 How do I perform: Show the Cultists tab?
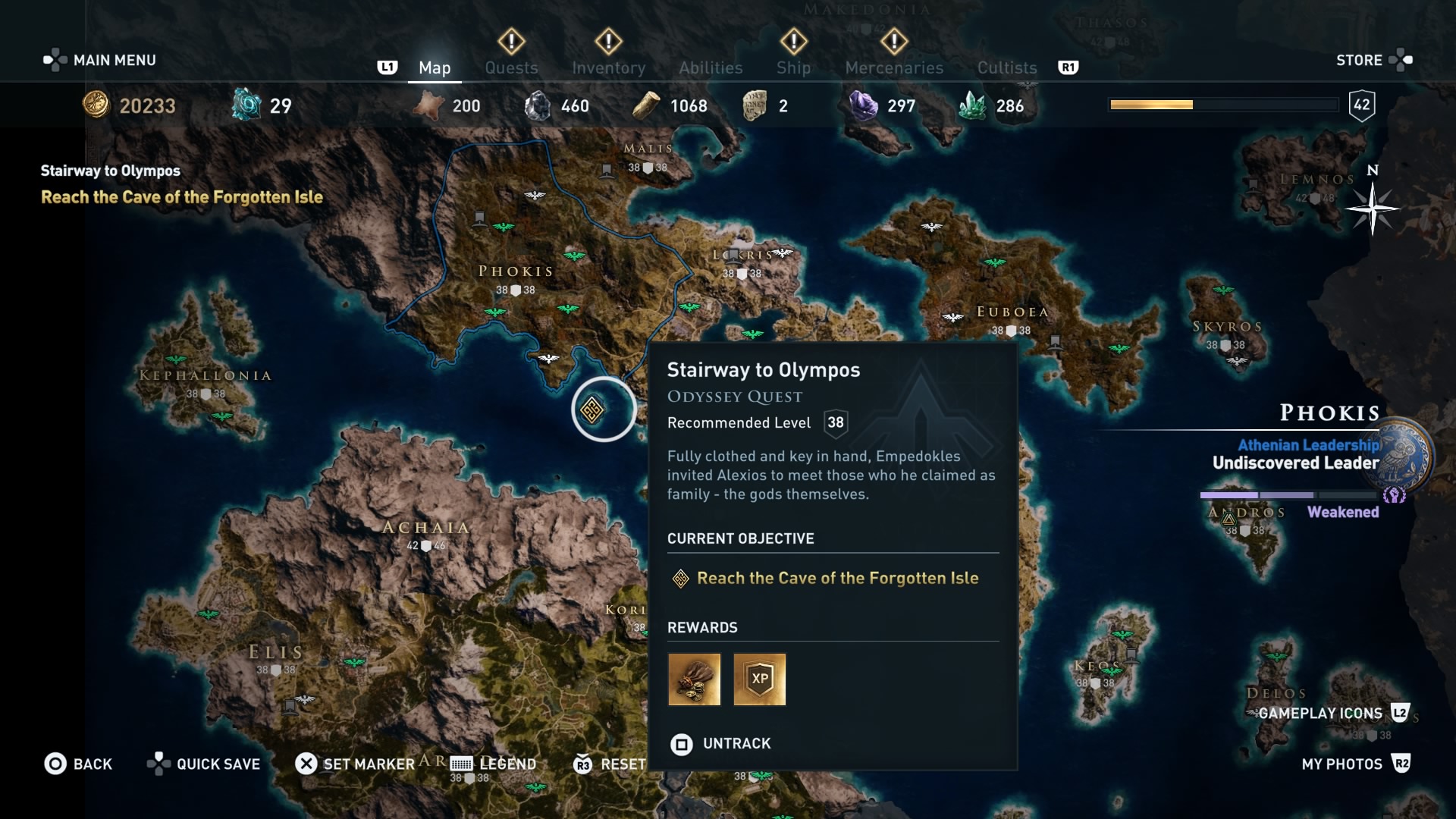tap(1006, 67)
